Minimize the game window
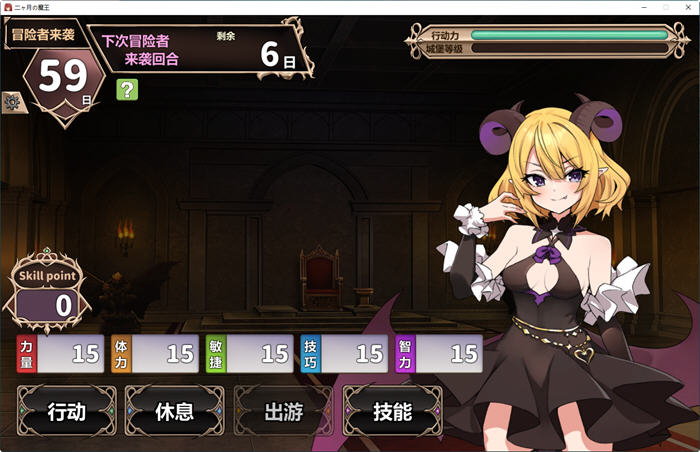Image resolution: width=700 pixels, height=452 pixels. point(642,7)
